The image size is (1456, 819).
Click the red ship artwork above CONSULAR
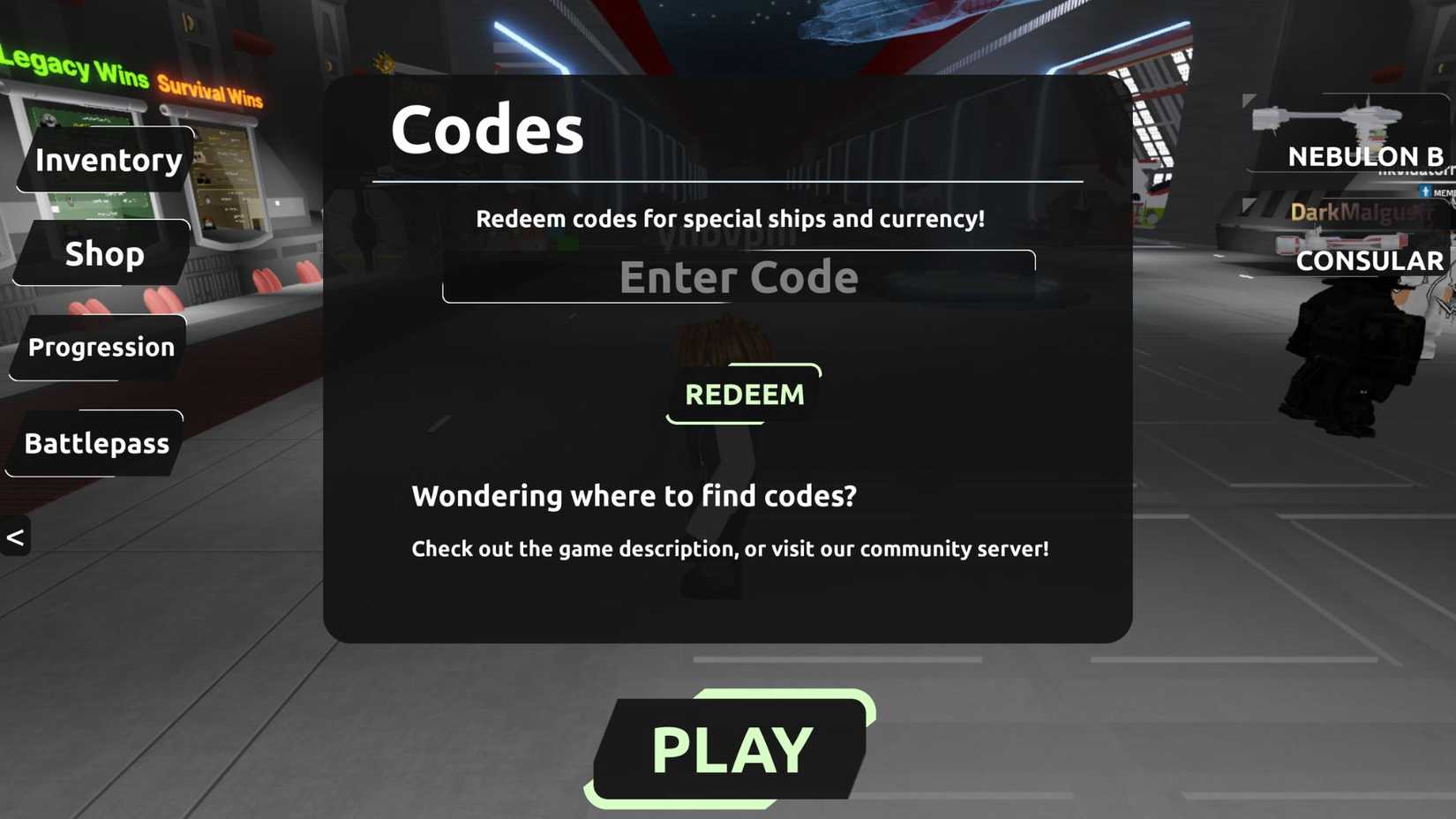1341,239
